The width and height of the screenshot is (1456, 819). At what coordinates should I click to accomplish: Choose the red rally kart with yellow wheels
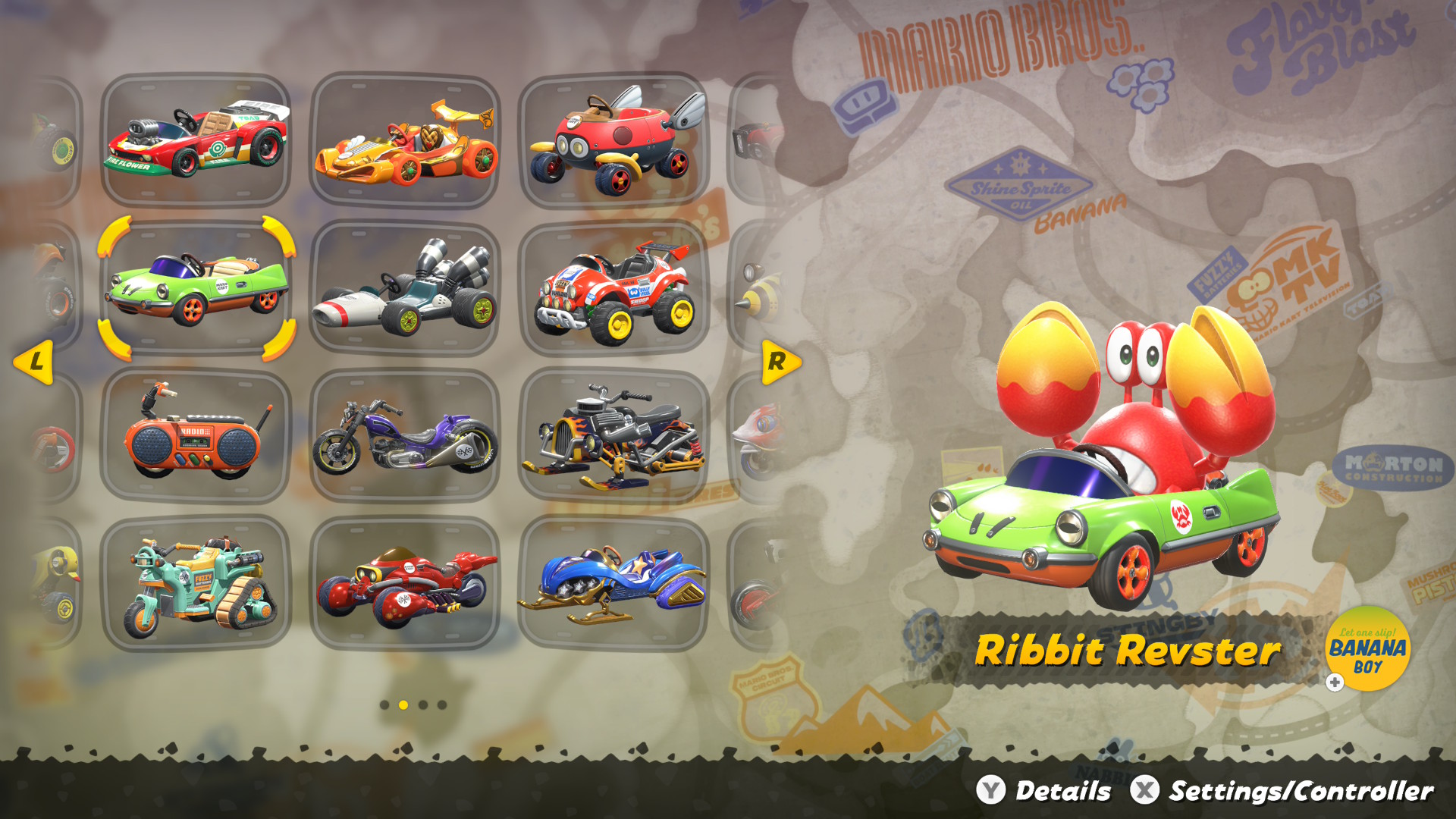(614, 288)
